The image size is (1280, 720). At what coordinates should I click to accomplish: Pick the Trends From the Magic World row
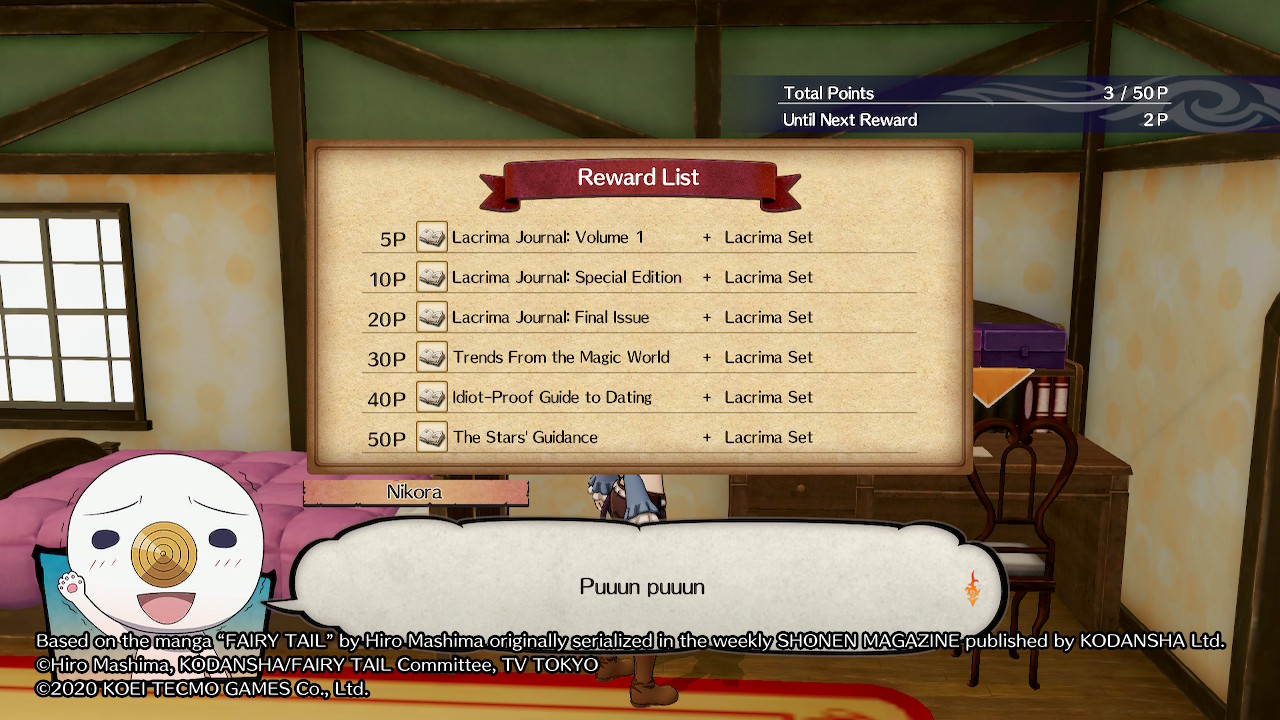pos(638,358)
